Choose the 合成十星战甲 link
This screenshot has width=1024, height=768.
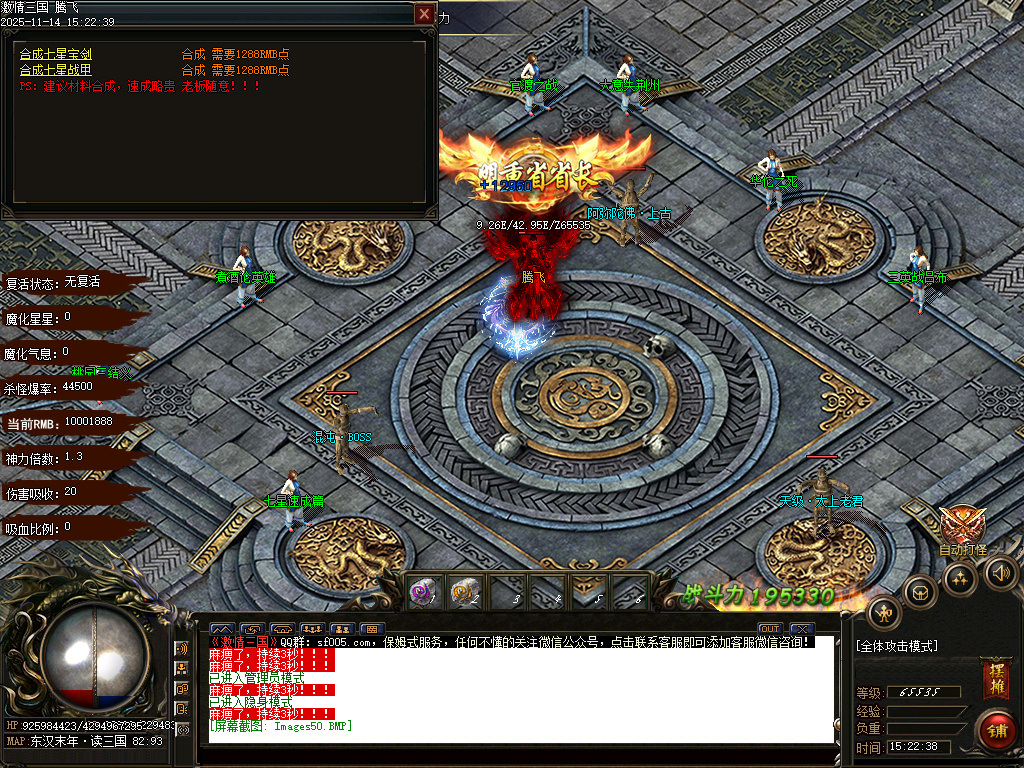(56, 70)
